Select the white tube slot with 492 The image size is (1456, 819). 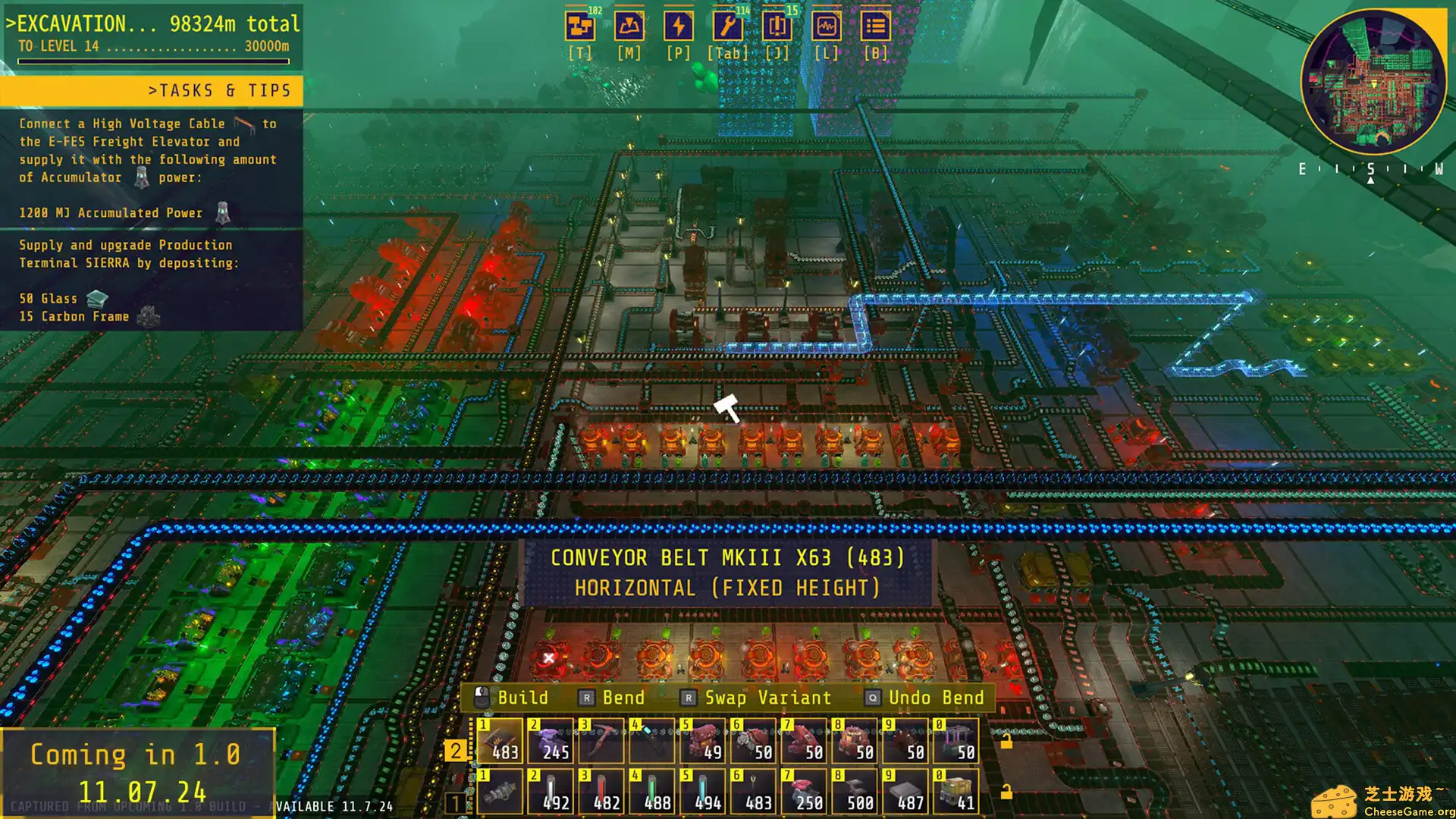[x=551, y=792]
